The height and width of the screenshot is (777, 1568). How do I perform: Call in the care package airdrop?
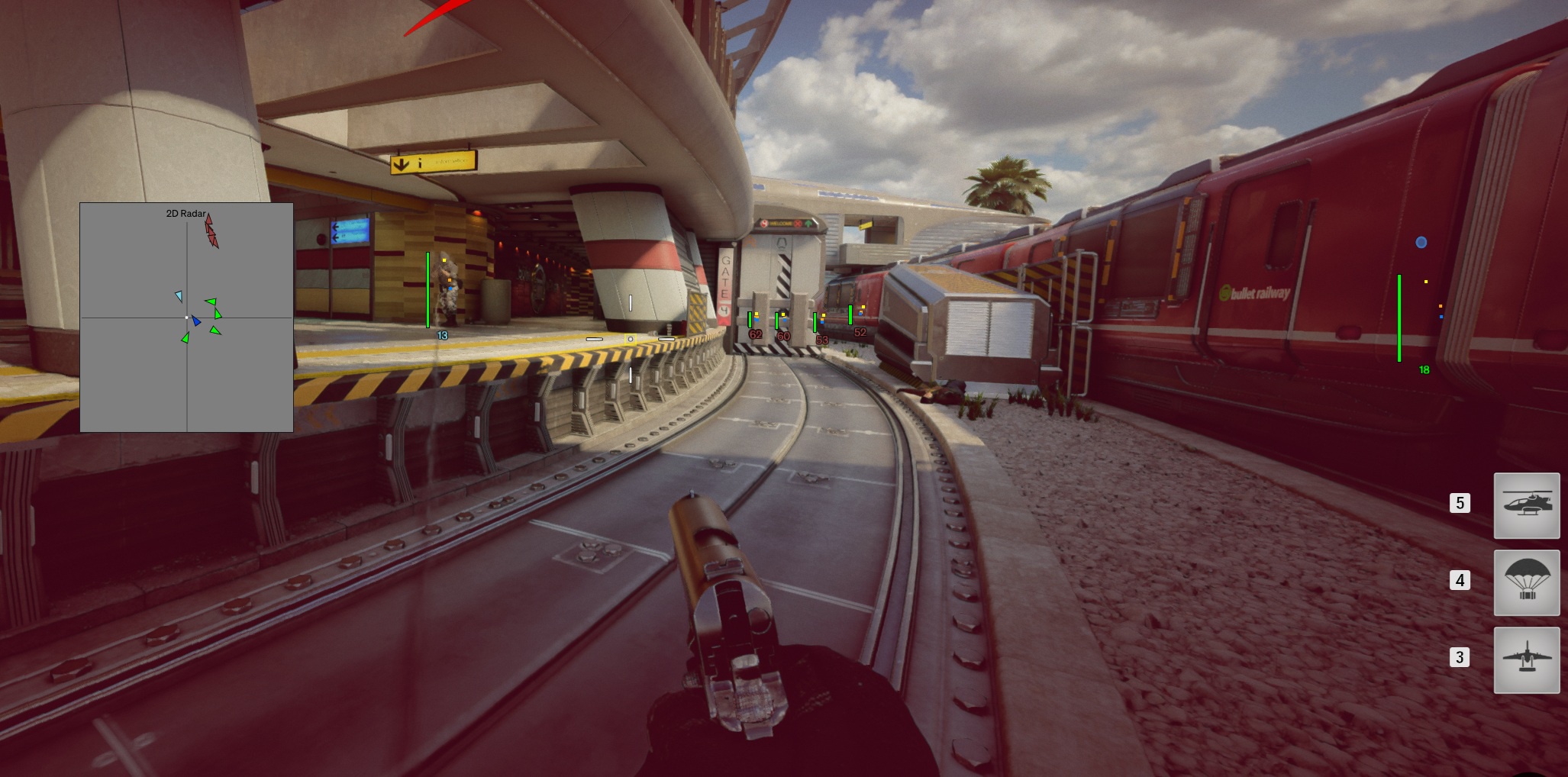tap(1526, 582)
